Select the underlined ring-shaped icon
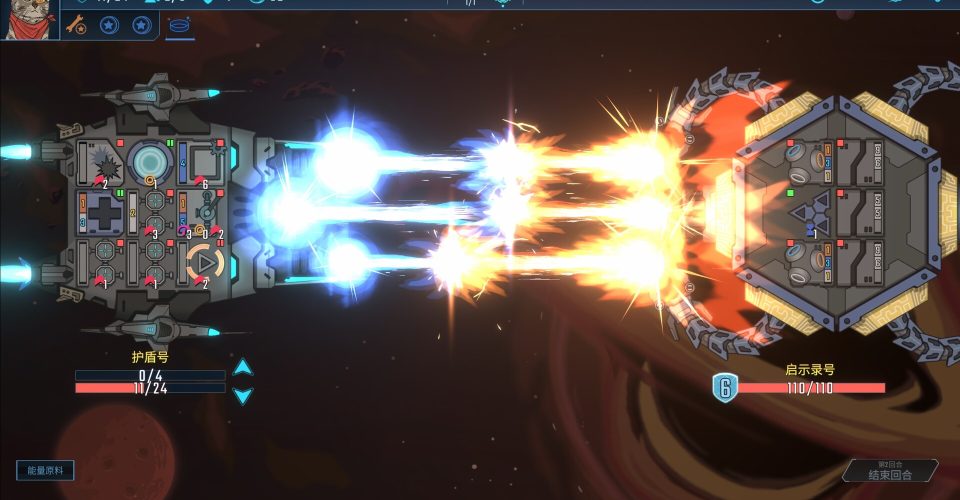Image resolution: width=960 pixels, height=500 pixels. [x=180, y=25]
